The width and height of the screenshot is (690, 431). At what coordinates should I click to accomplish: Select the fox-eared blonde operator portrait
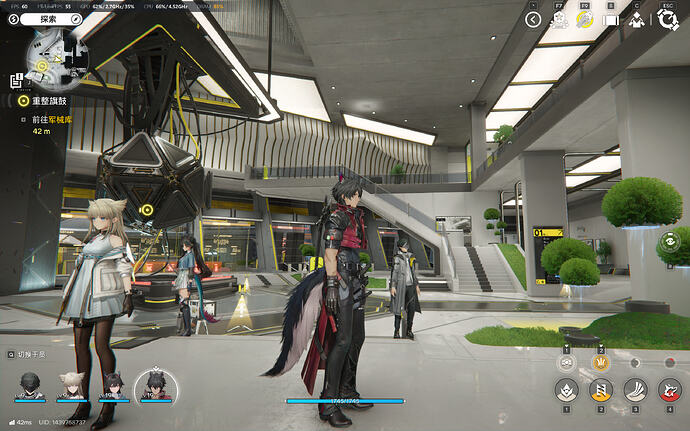coord(71,385)
